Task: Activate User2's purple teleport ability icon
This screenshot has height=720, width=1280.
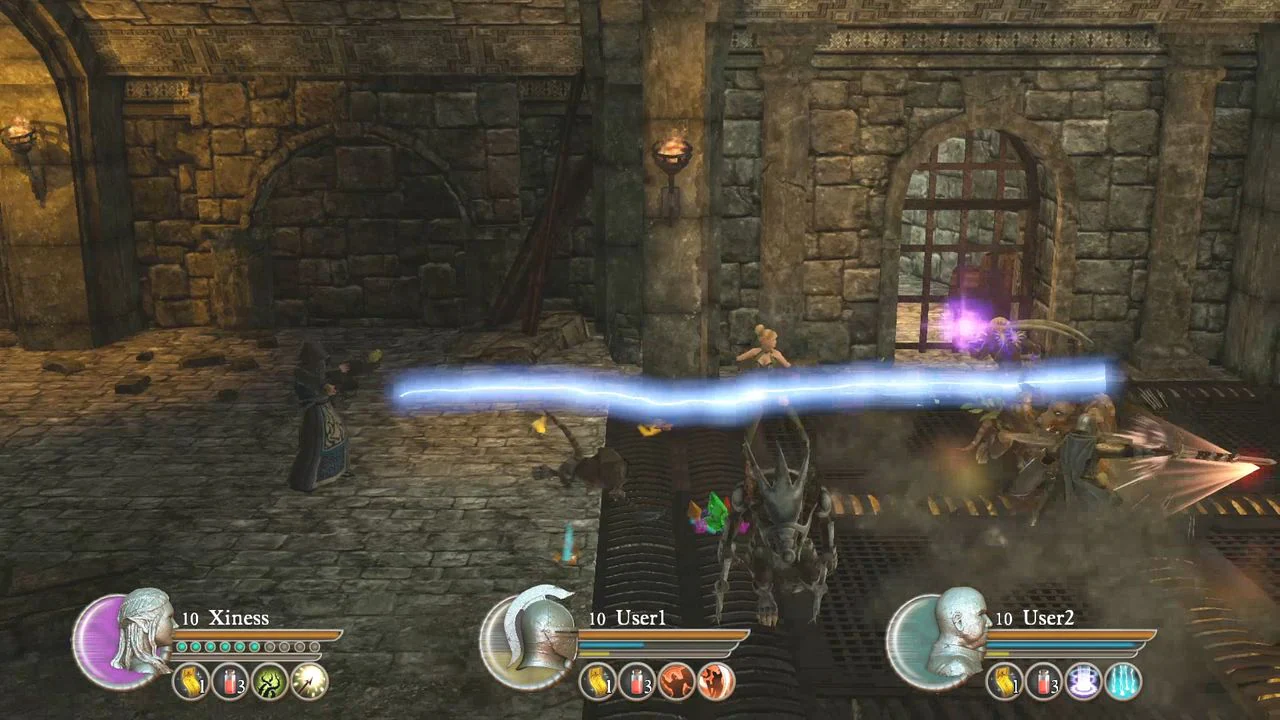Action: coord(1082,682)
